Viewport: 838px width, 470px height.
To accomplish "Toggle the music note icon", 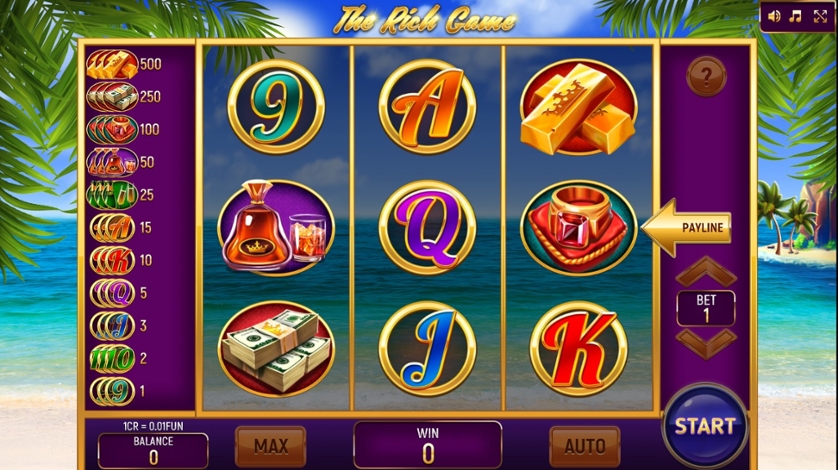I will (x=796, y=16).
